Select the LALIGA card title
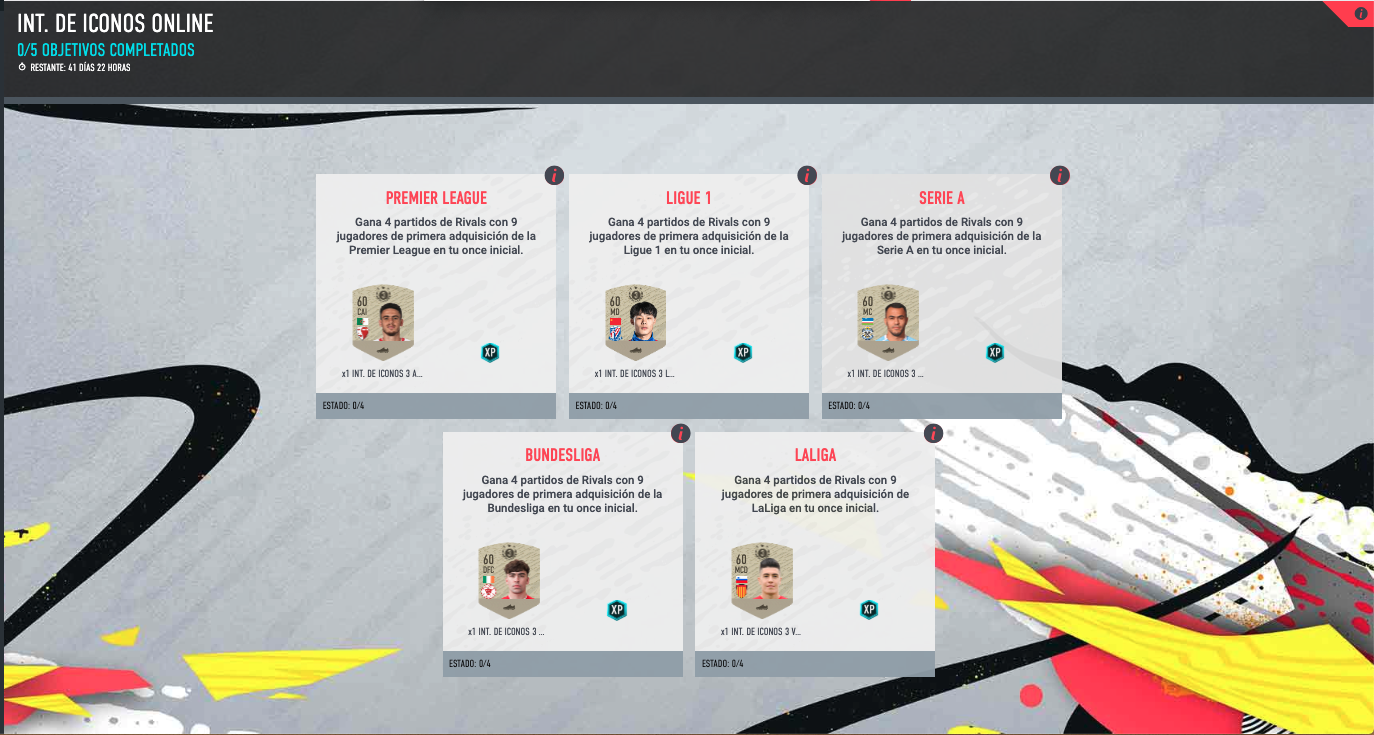 [x=813, y=455]
